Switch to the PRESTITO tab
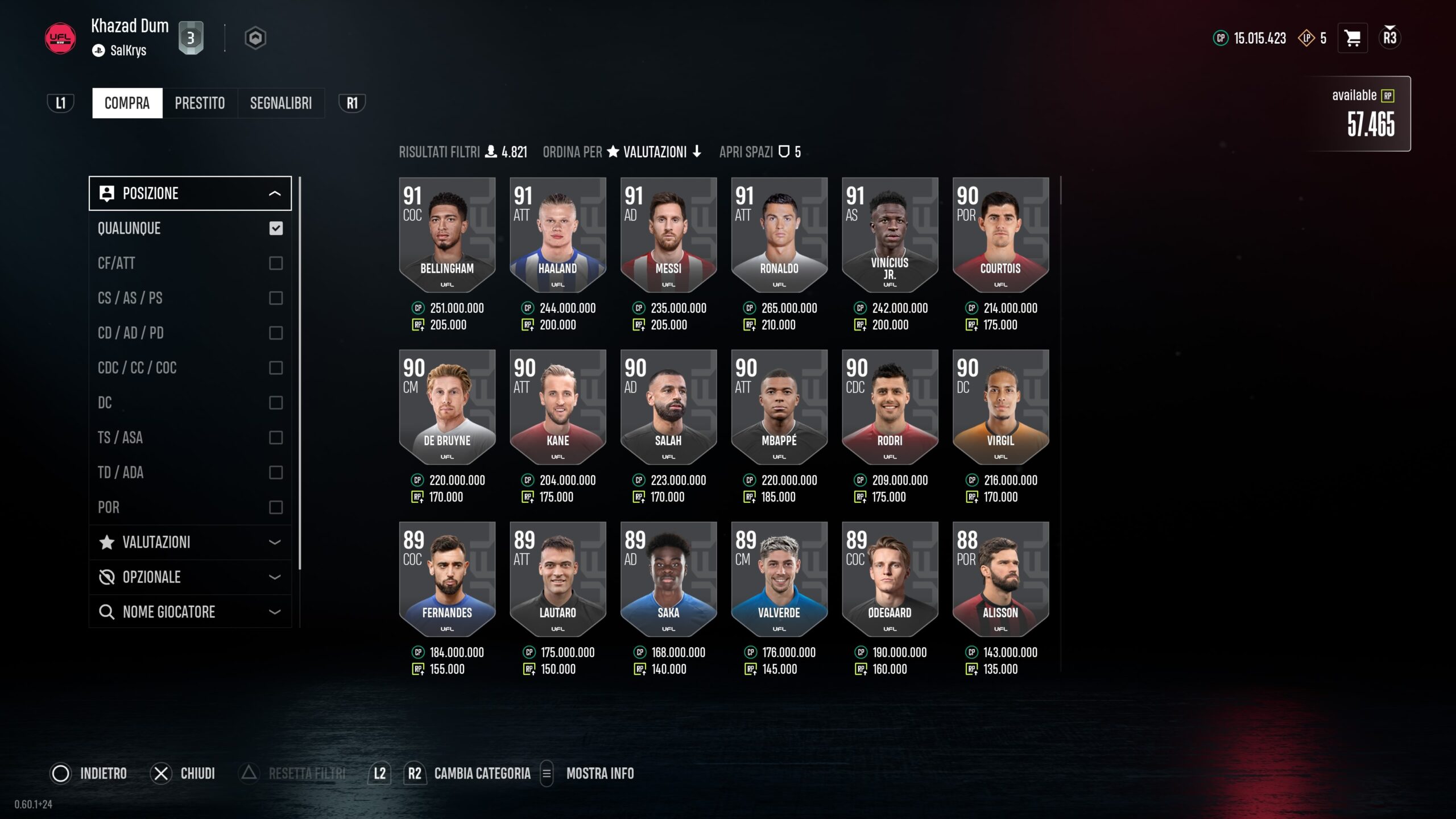 [x=200, y=103]
